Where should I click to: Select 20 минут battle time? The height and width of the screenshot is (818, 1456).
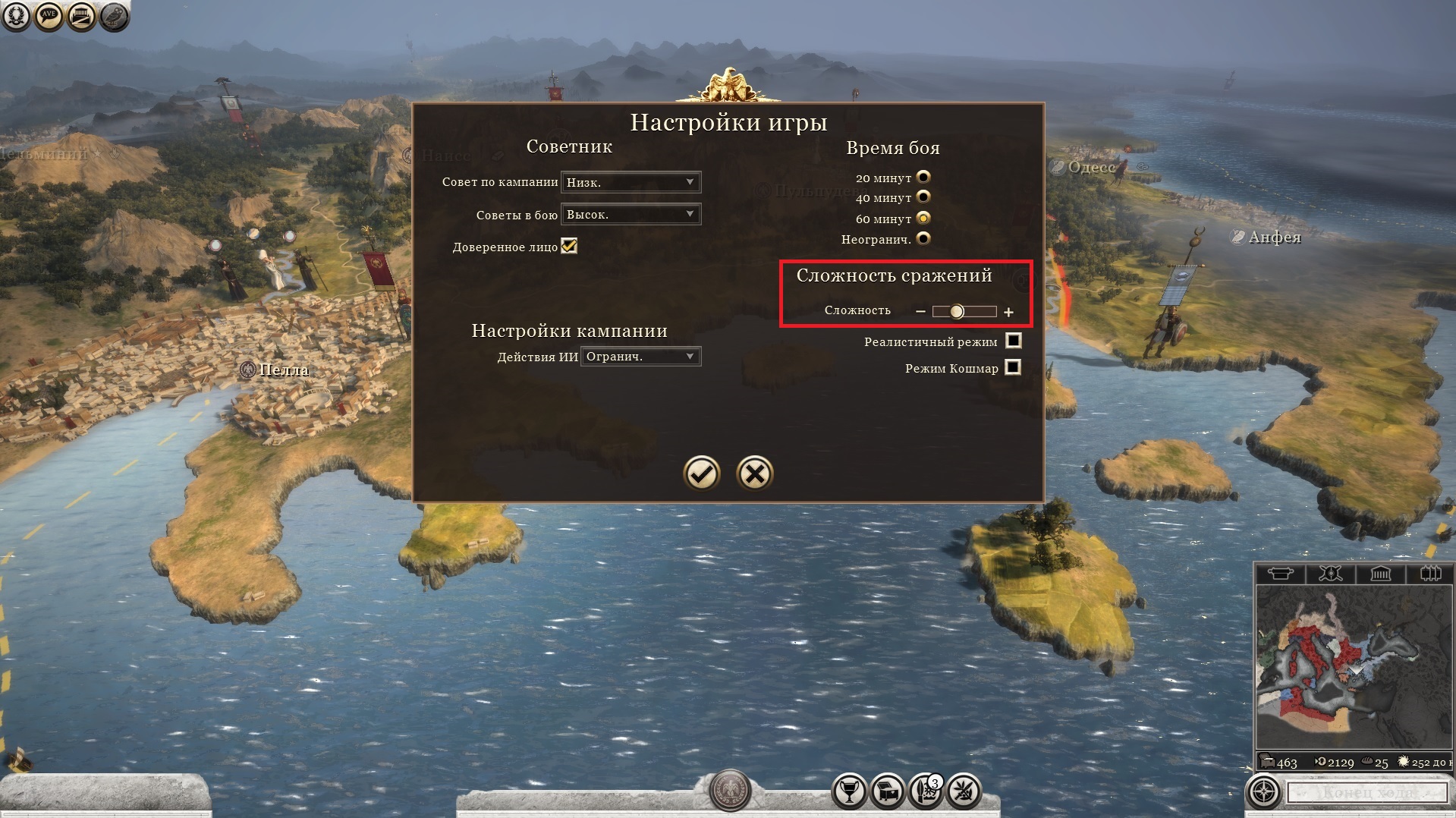tap(923, 177)
